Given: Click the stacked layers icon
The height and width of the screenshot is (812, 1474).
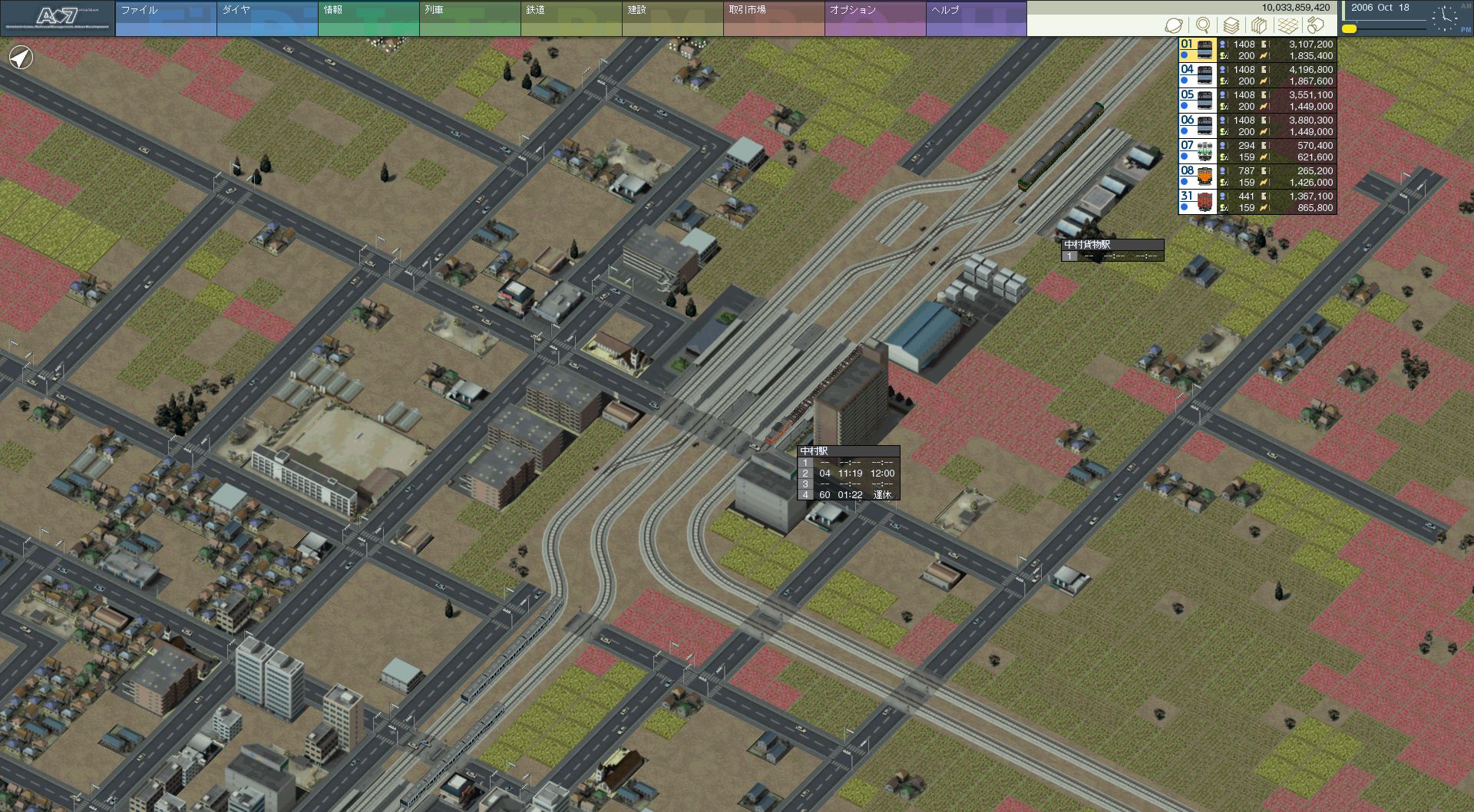Looking at the screenshot, I should tap(1231, 25).
